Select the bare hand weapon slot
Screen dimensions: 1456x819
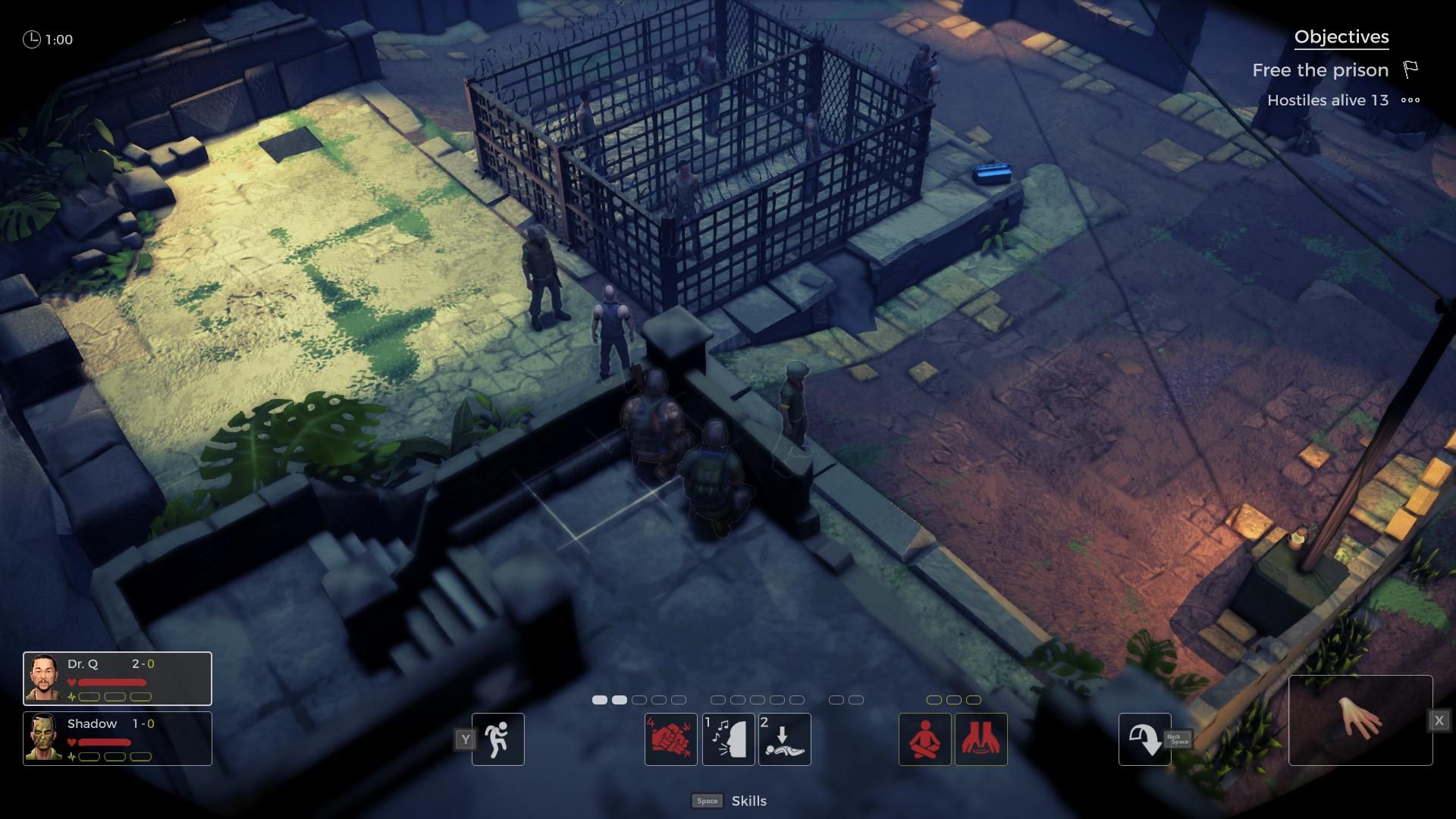(1360, 720)
